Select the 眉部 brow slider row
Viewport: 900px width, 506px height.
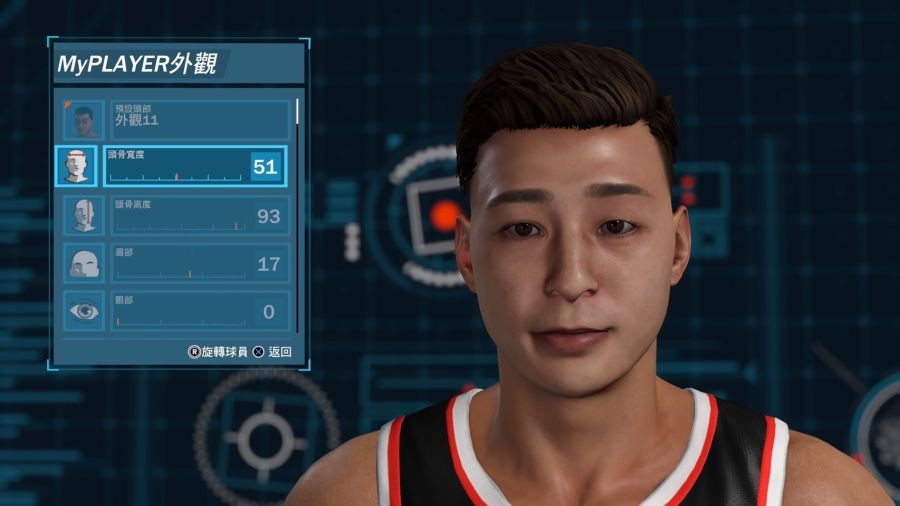(x=198, y=263)
